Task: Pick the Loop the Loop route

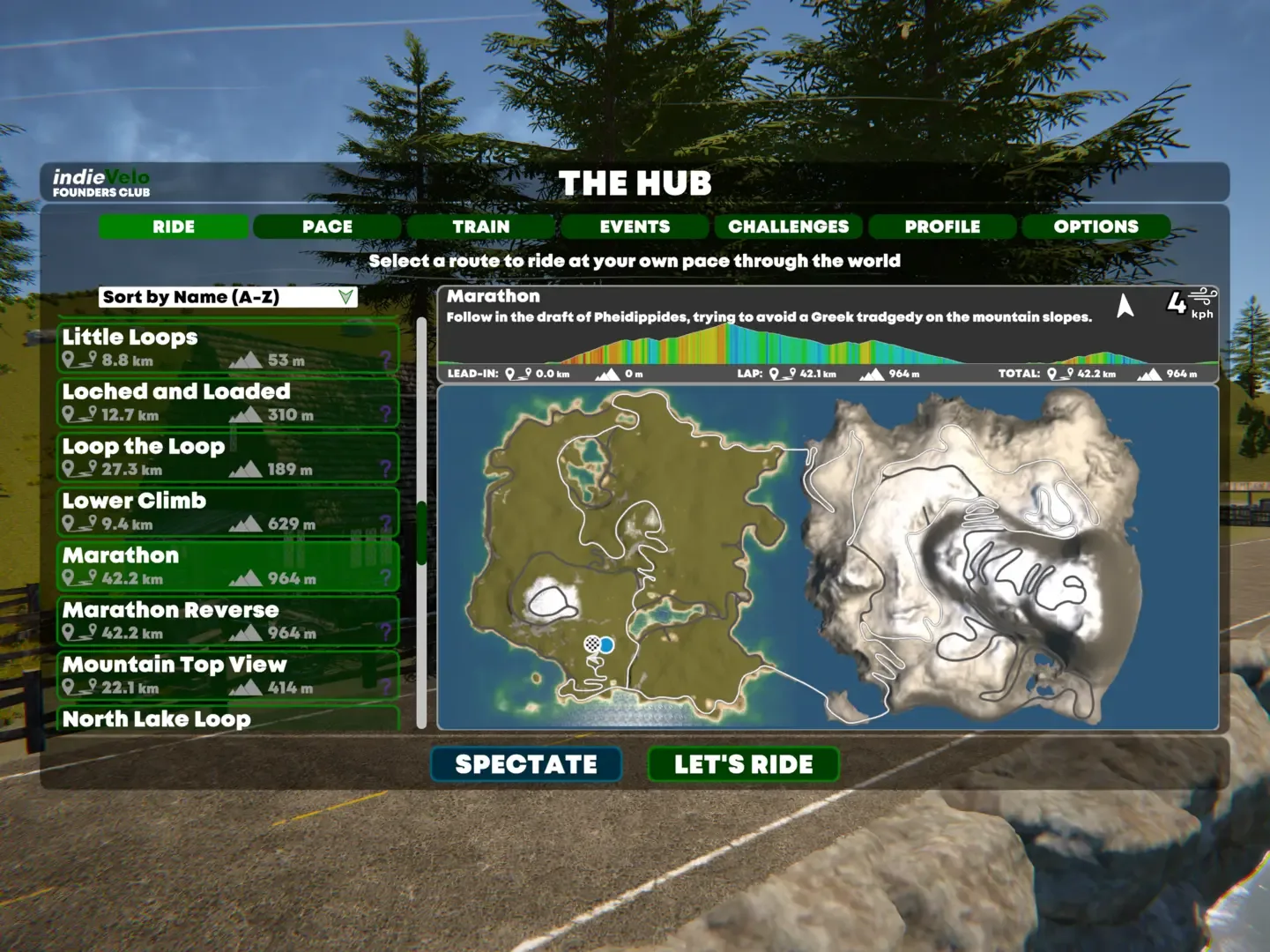Action: click(227, 457)
